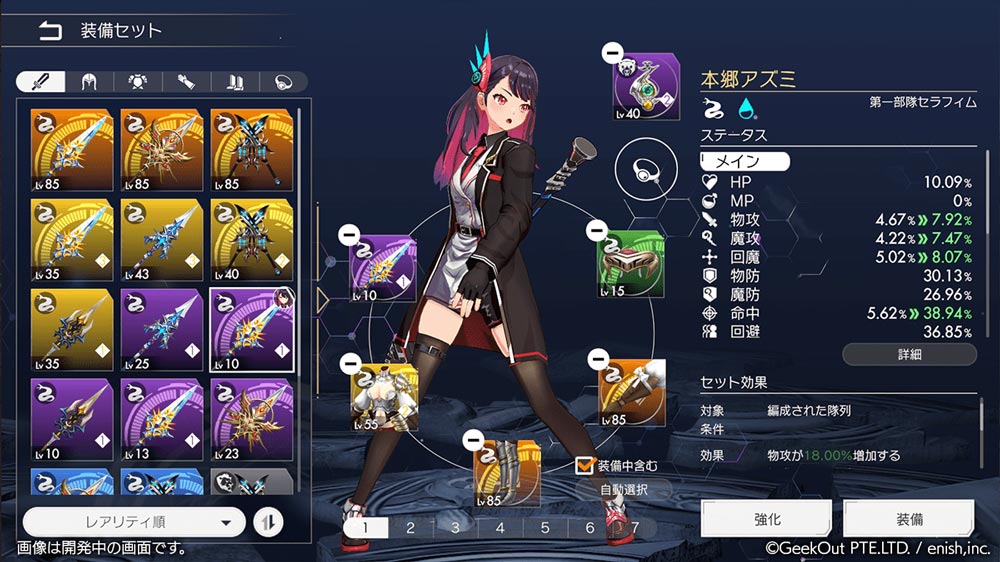Click the 装備 equip button
Viewport: 1000px width, 562px height.
click(x=908, y=520)
